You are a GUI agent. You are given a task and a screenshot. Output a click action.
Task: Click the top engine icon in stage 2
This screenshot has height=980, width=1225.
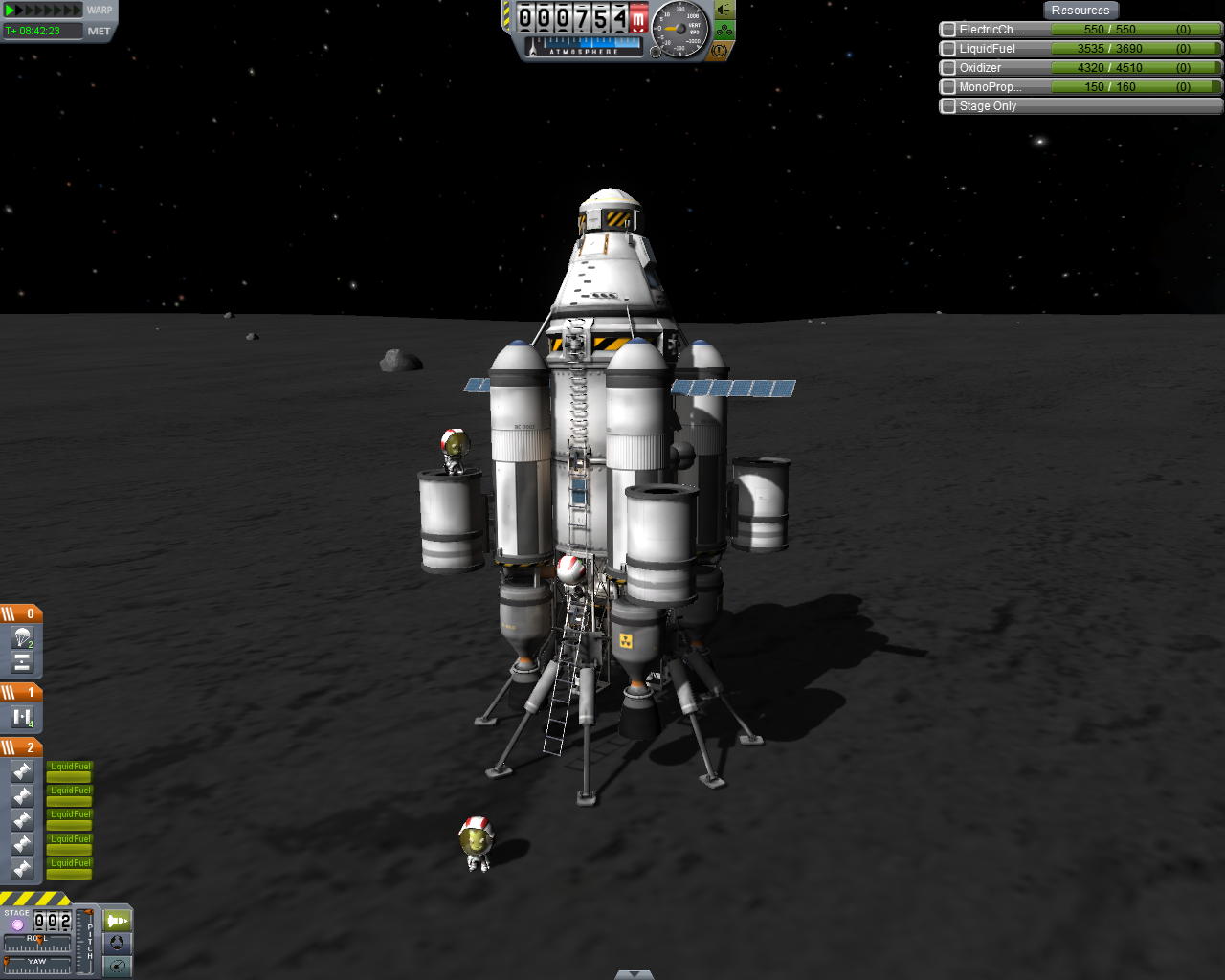click(x=22, y=771)
